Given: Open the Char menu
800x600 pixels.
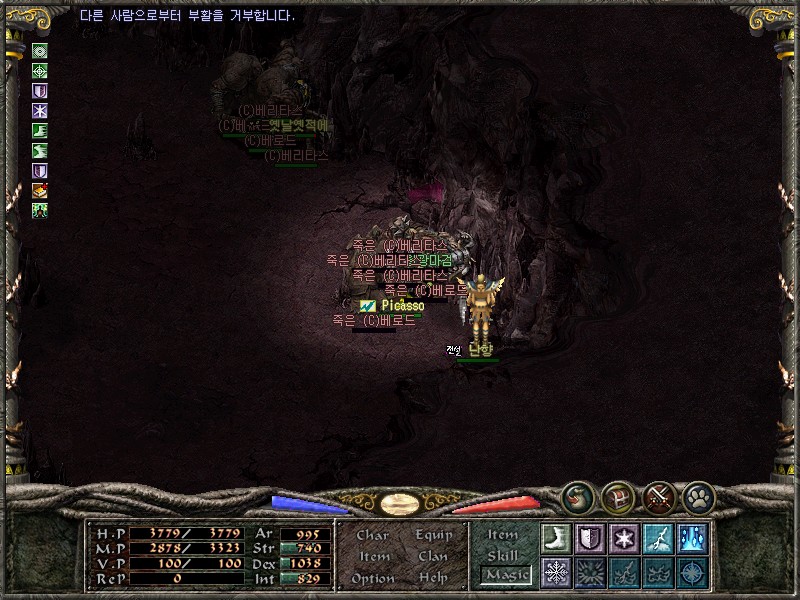Looking at the screenshot, I should click(x=372, y=535).
